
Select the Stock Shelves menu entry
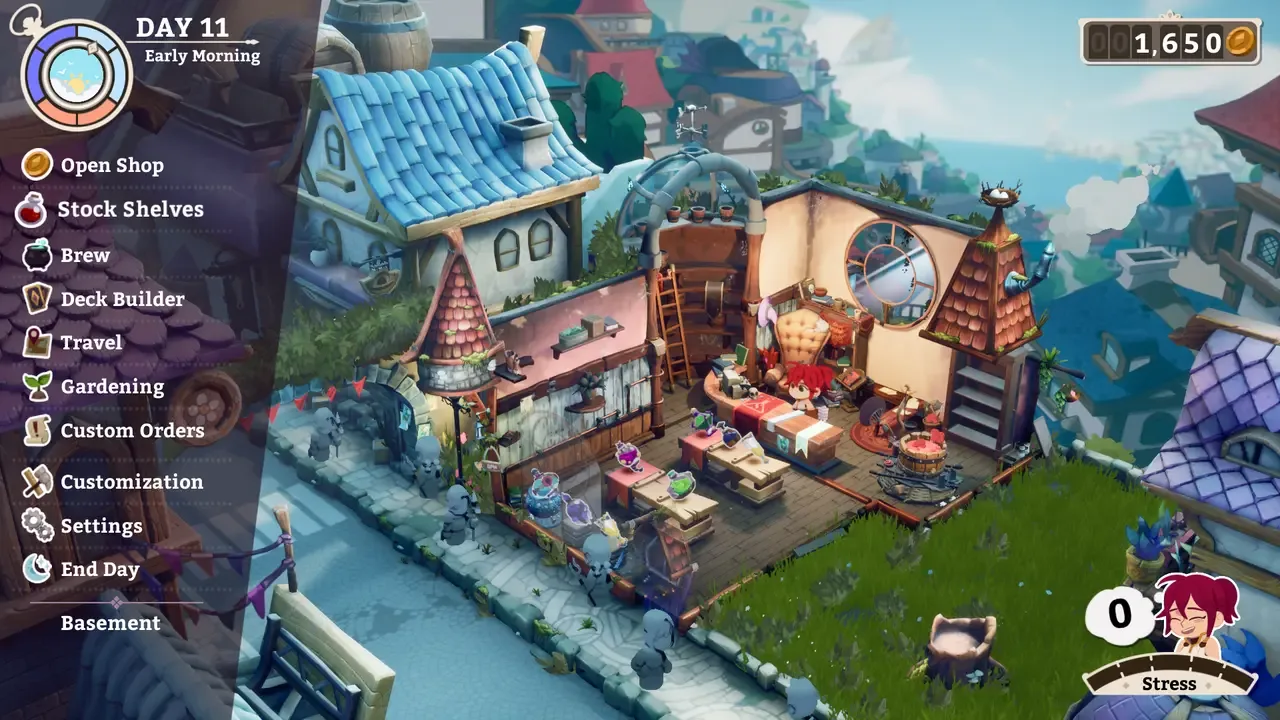(x=131, y=209)
